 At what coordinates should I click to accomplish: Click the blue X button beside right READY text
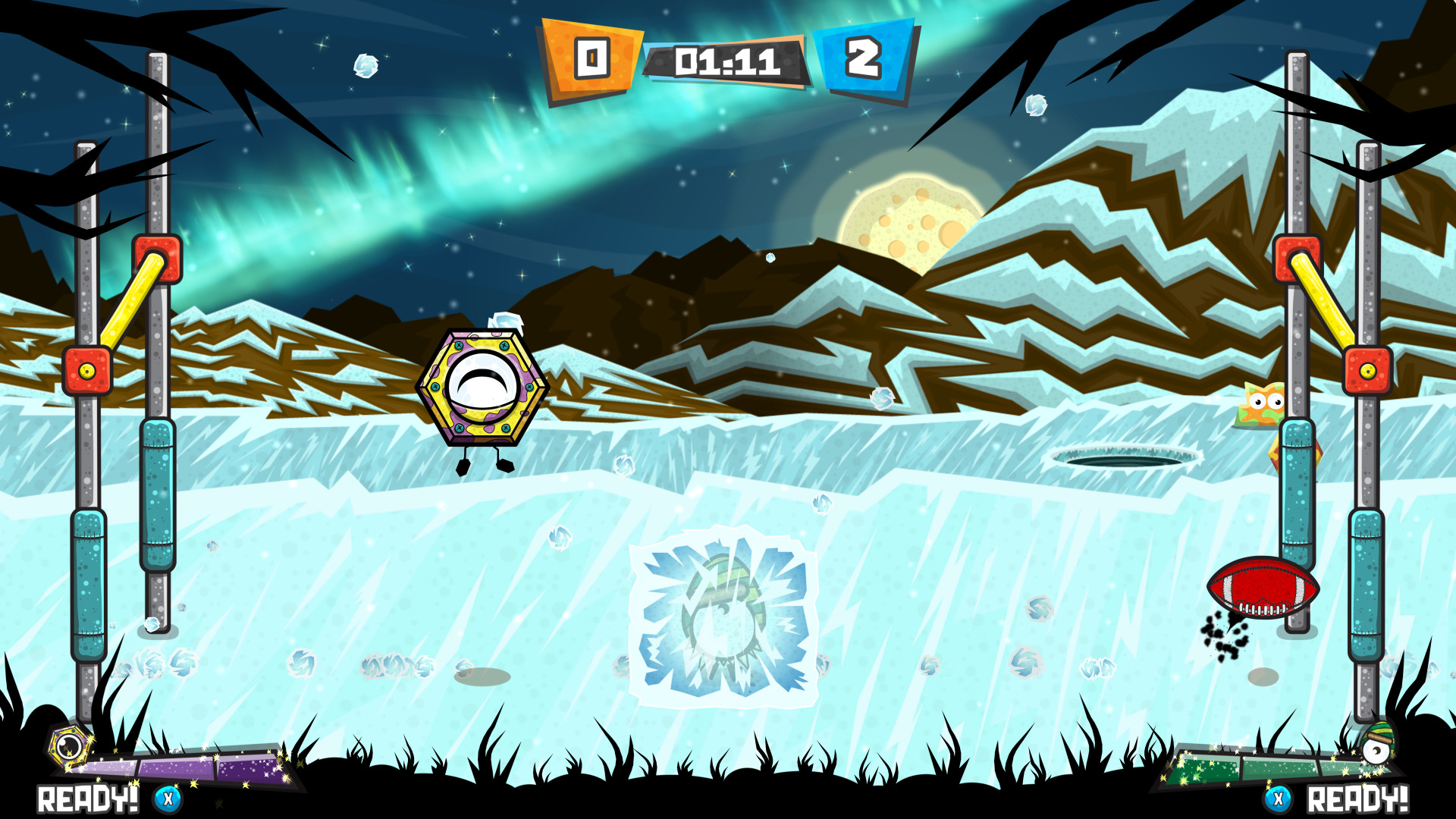pyautogui.click(x=1278, y=798)
